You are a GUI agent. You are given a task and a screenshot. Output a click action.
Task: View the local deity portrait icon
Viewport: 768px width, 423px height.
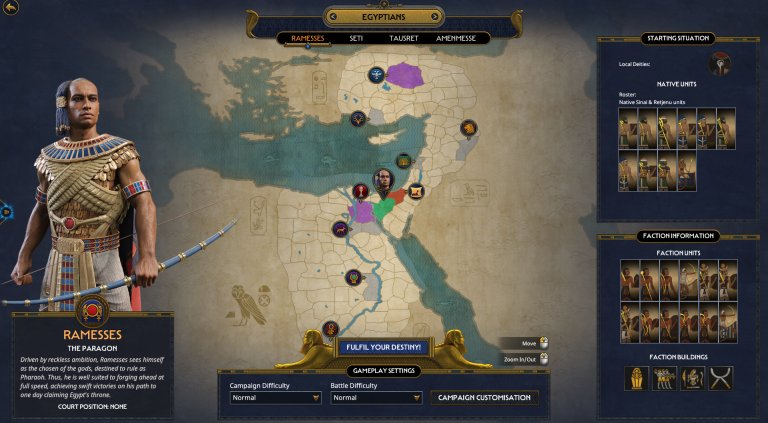click(719, 65)
